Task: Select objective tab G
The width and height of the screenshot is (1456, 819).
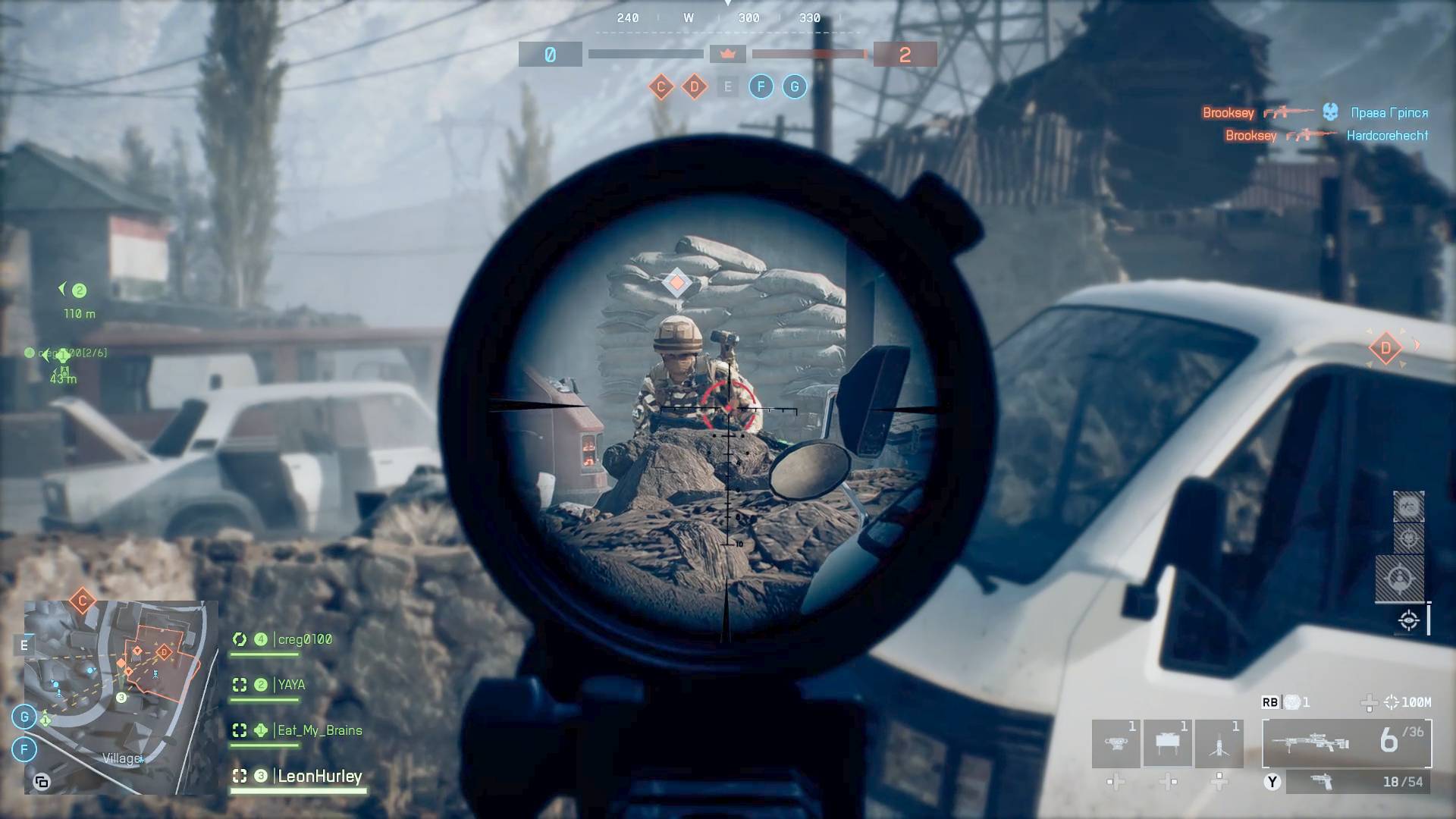Action: pos(795,86)
